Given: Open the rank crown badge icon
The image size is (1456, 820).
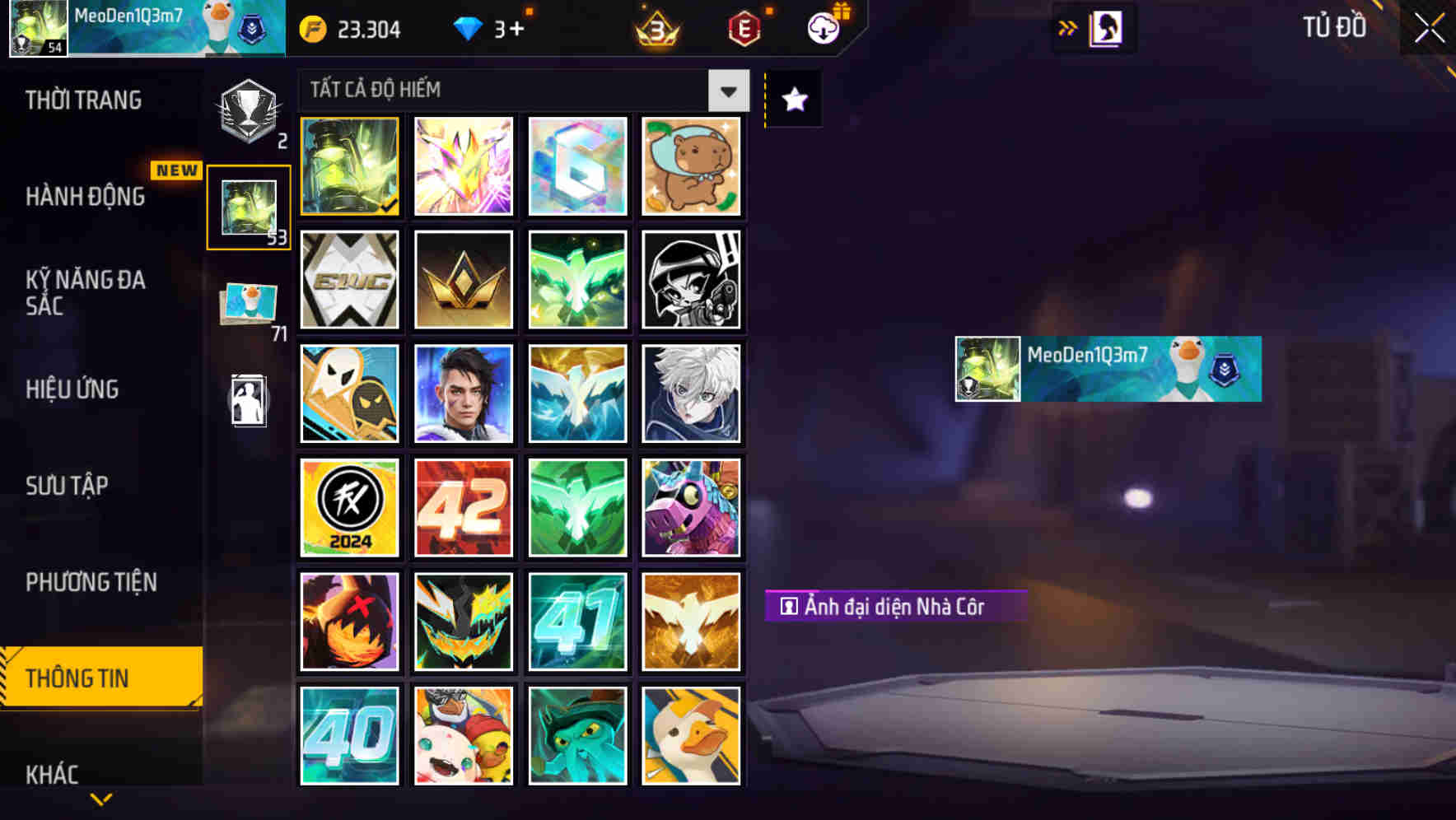Looking at the screenshot, I should point(653,28).
